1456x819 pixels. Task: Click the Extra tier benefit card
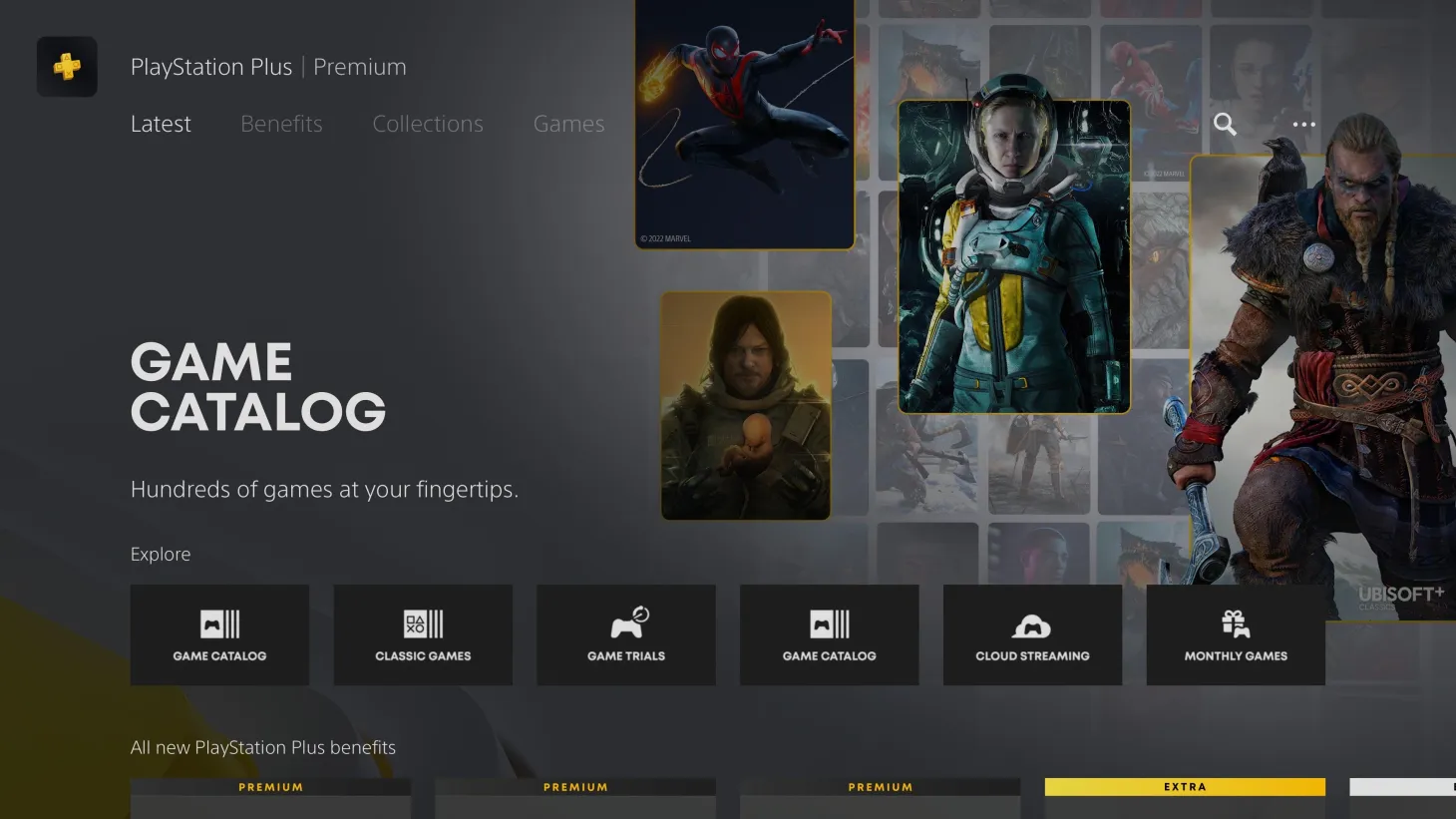tap(1184, 798)
